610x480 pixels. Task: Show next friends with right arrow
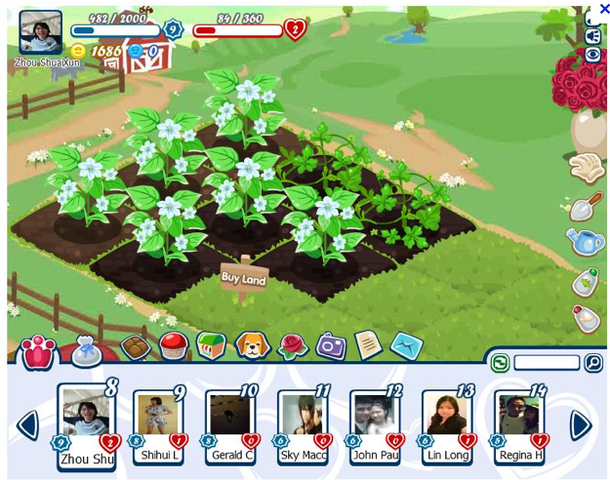tap(581, 425)
